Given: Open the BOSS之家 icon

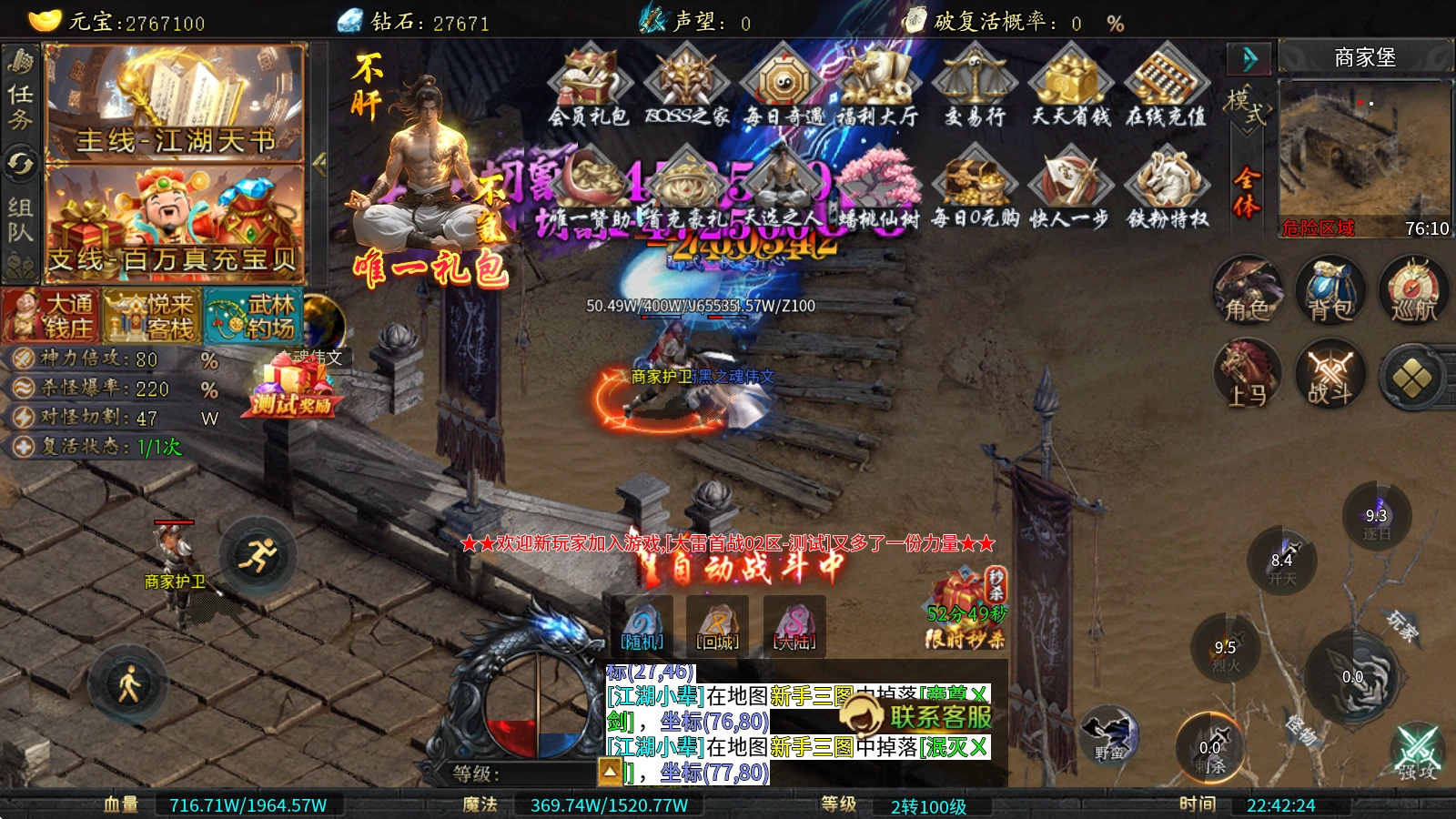Looking at the screenshot, I should pyautogui.click(x=686, y=87).
